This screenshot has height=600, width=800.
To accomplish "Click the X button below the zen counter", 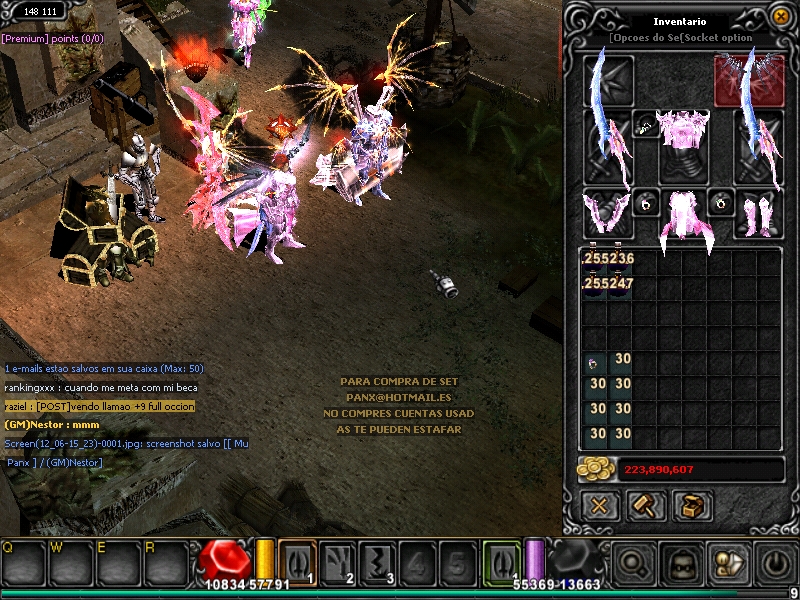I will pyautogui.click(x=599, y=506).
